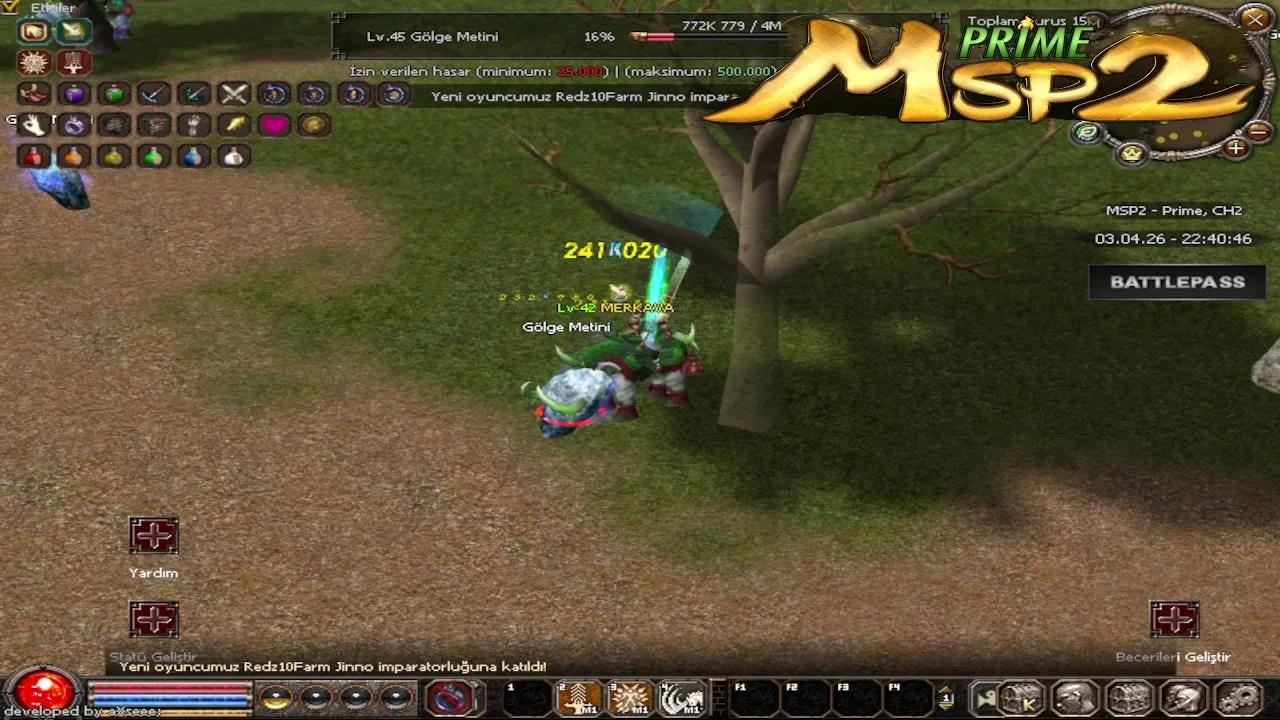Select the whirlwind skill in hotbar slot 4
Viewport: 1280px width, 720px height.
(x=679, y=695)
